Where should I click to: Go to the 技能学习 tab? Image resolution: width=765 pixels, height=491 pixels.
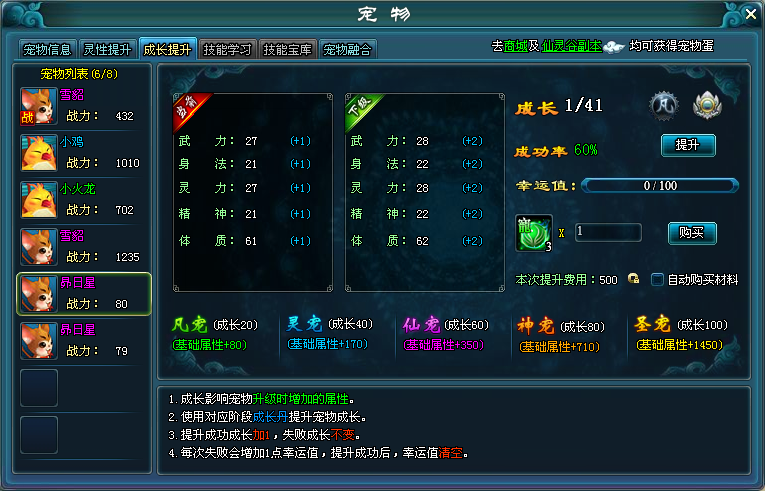point(227,48)
